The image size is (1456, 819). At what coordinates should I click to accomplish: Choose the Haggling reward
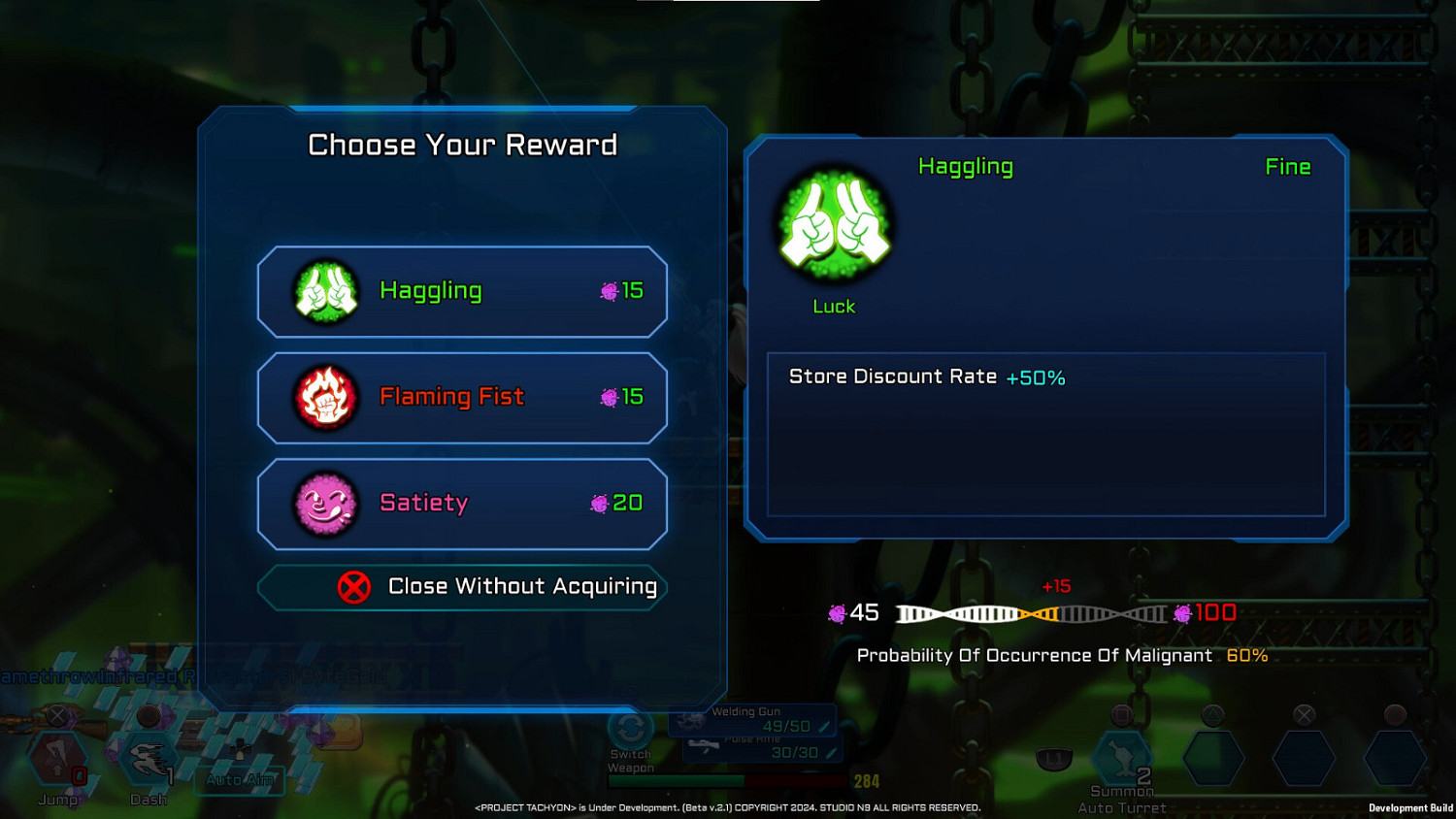coord(462,291)
